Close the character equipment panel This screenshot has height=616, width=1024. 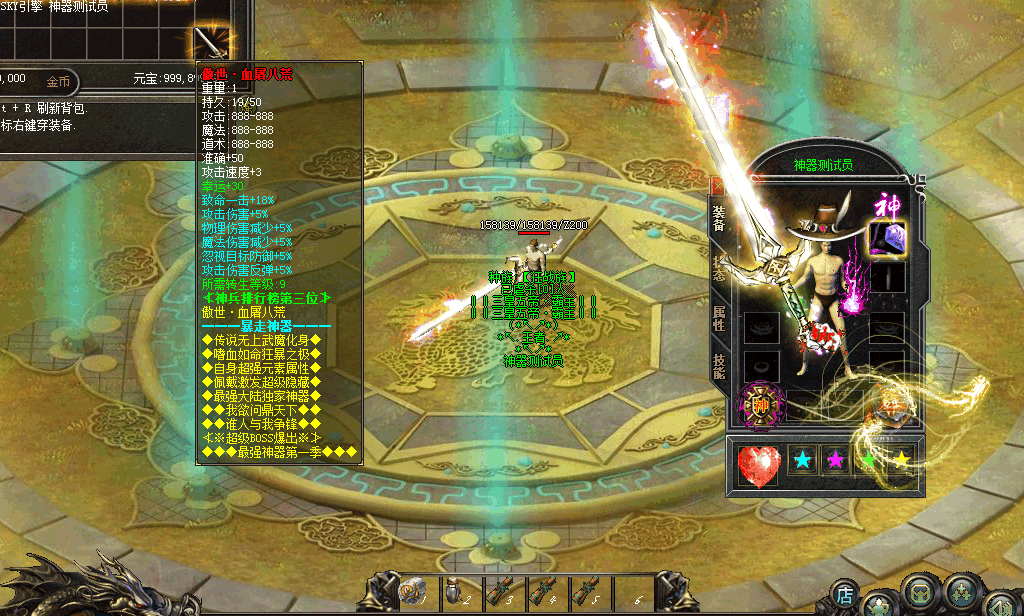click(716, 186)
